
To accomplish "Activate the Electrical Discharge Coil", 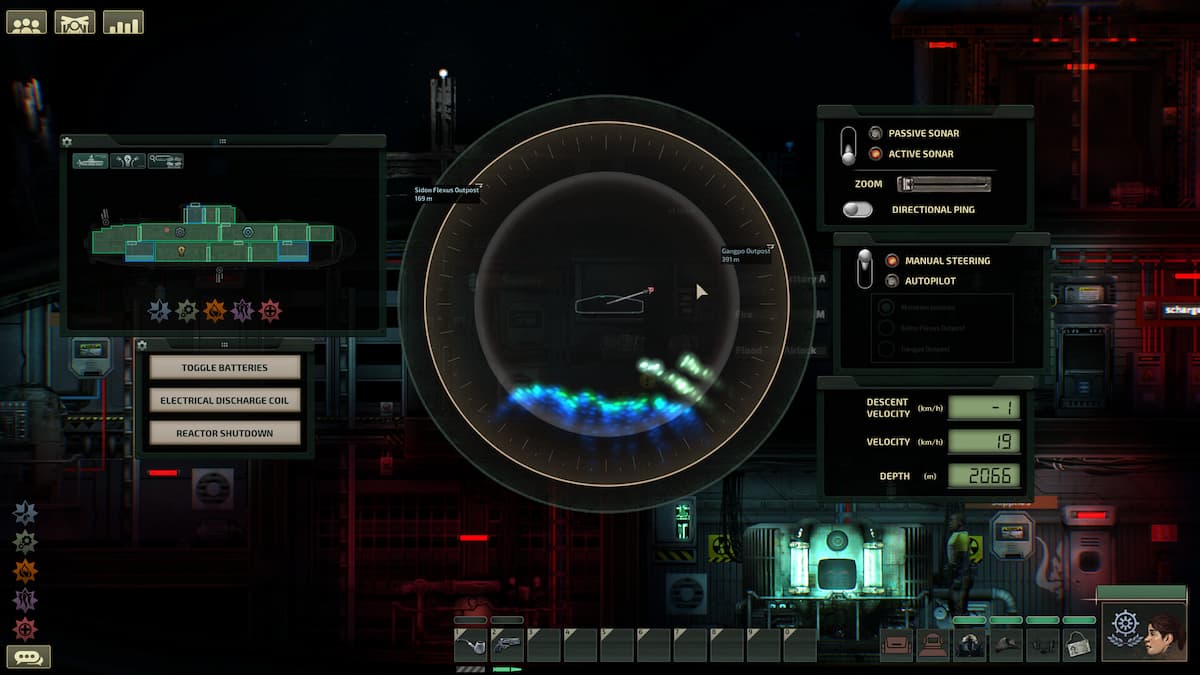I will click(225, 401).
